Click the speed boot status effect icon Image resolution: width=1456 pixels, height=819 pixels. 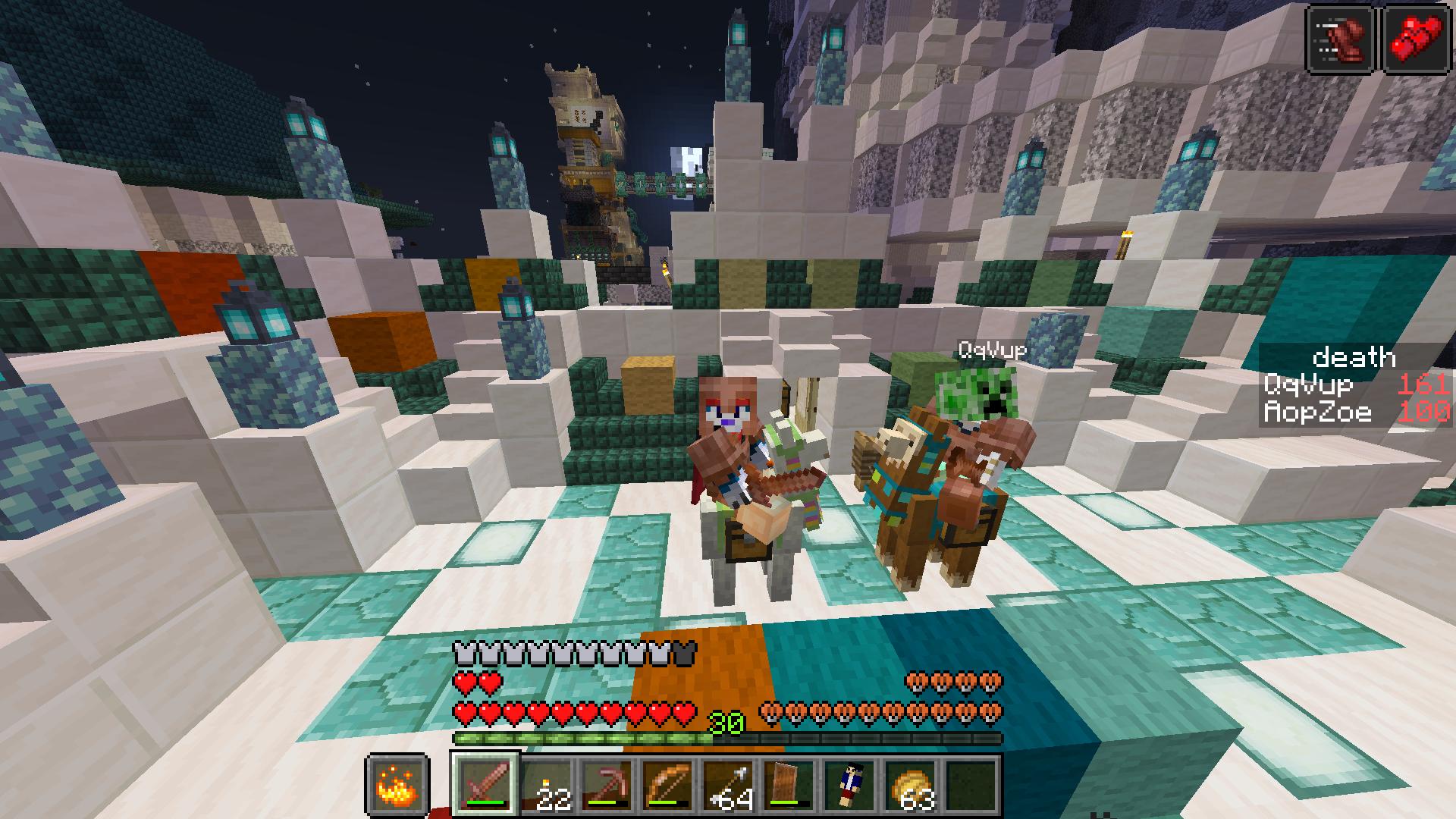click(x=1341, y=39)
